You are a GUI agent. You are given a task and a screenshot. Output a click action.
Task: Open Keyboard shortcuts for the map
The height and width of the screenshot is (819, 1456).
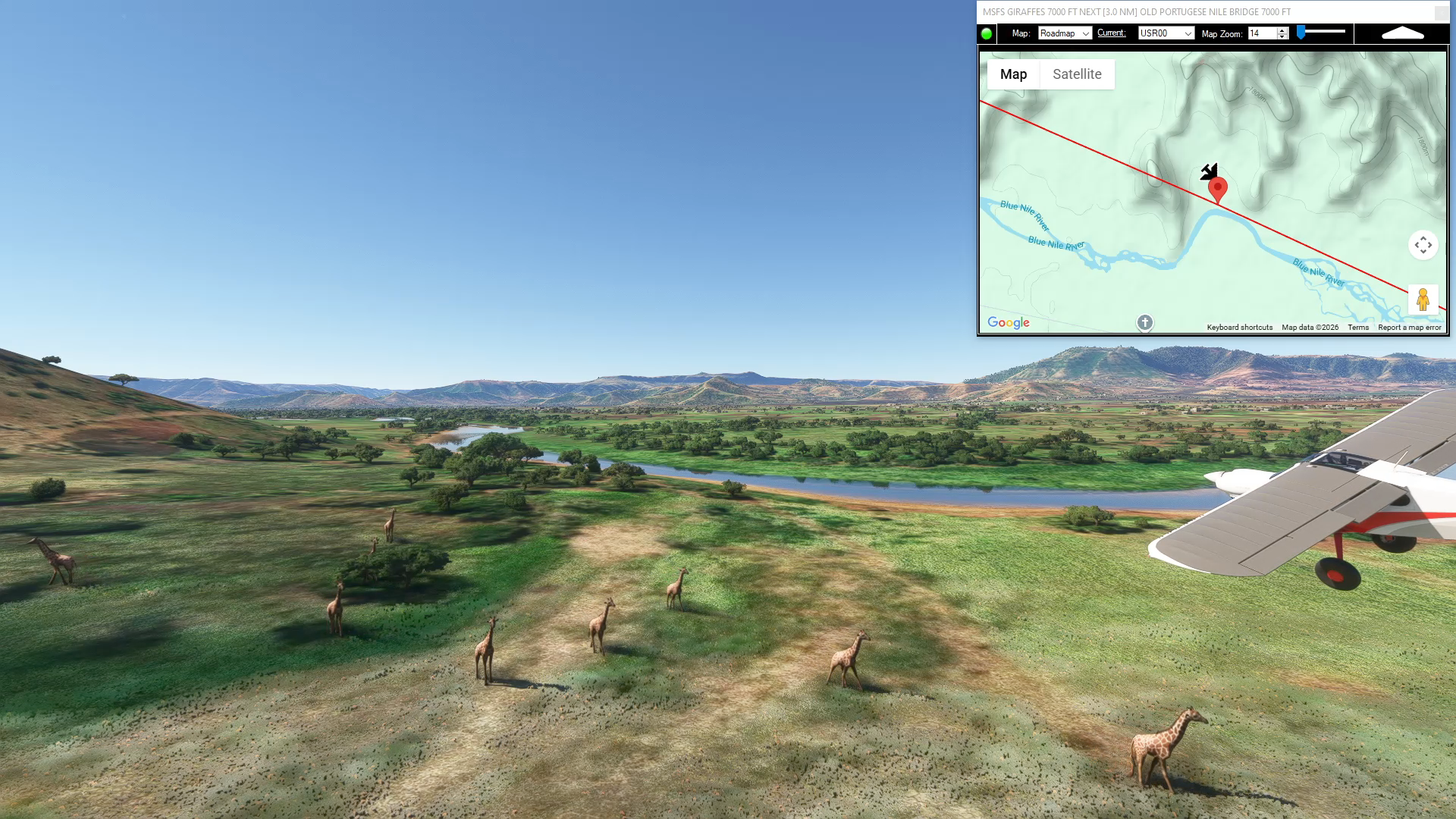(1239, 328)
